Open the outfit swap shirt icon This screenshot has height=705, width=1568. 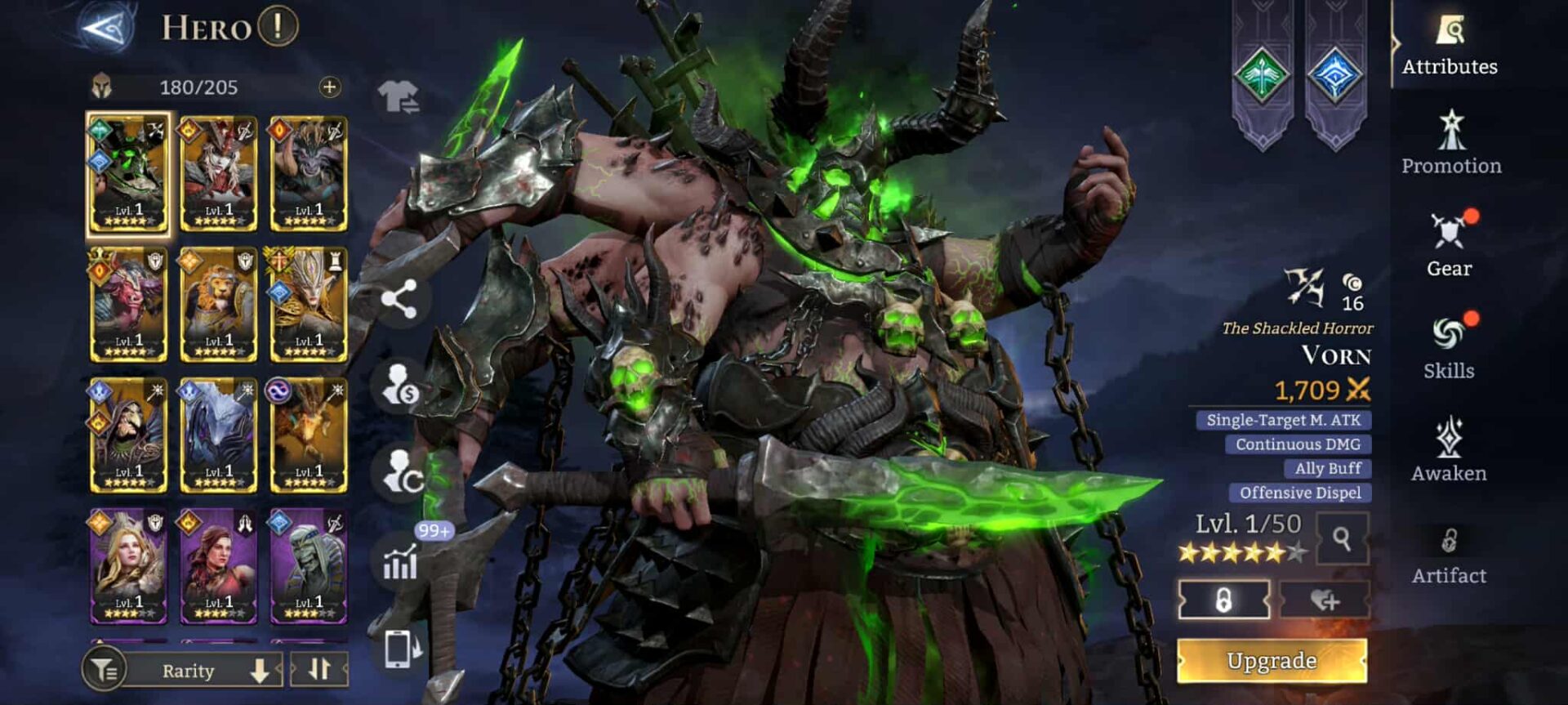[x=399, y=96]
